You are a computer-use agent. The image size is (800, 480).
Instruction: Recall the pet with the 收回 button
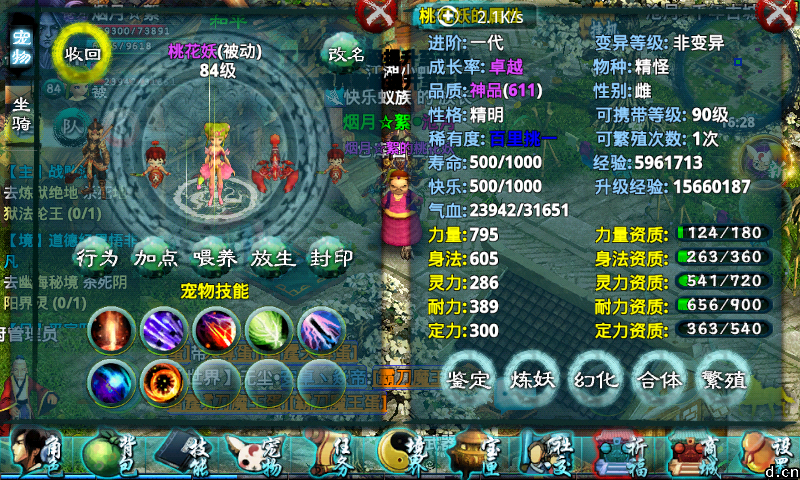83,54
